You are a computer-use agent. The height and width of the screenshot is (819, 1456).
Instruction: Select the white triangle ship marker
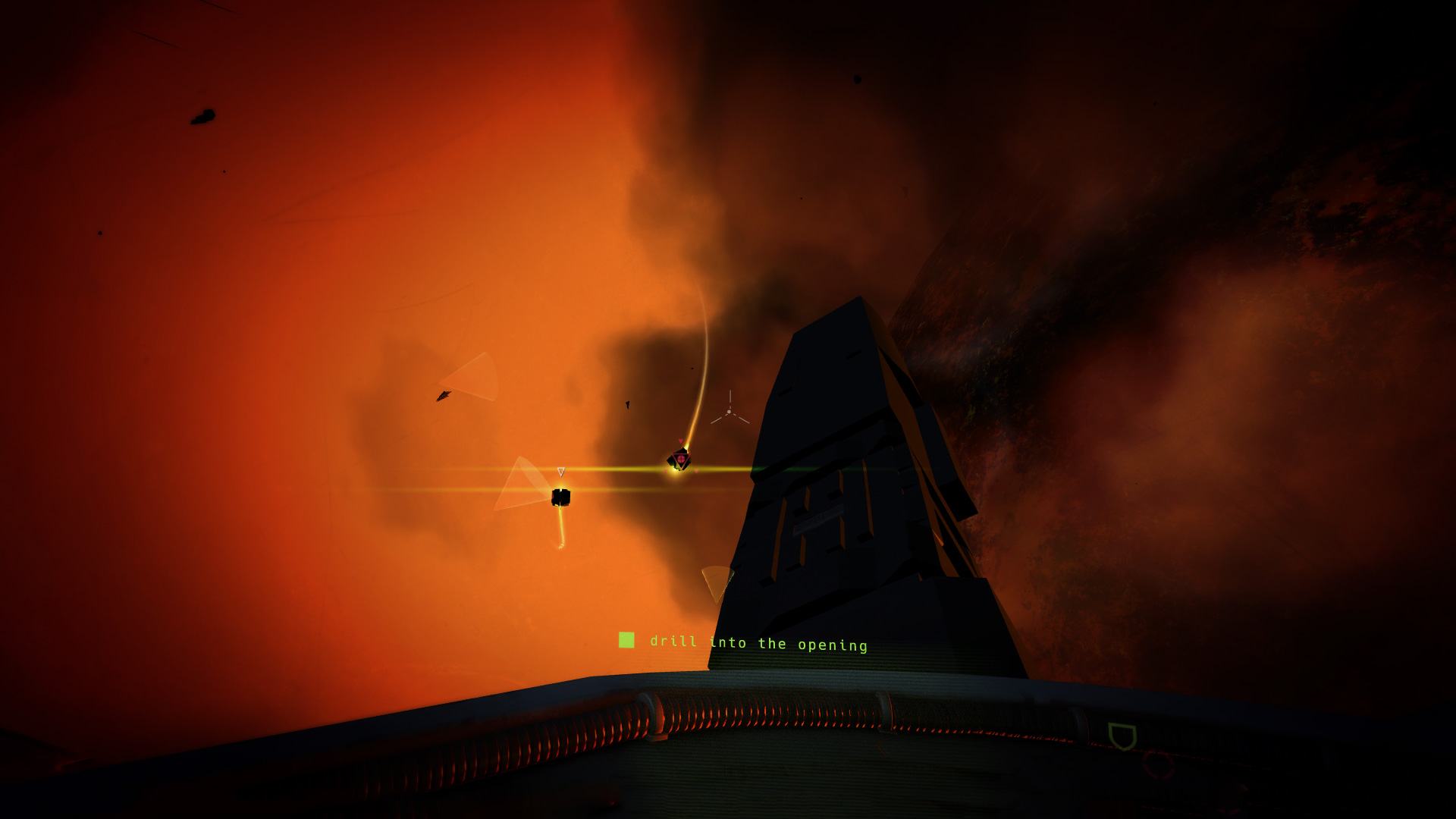click(561, 472)
